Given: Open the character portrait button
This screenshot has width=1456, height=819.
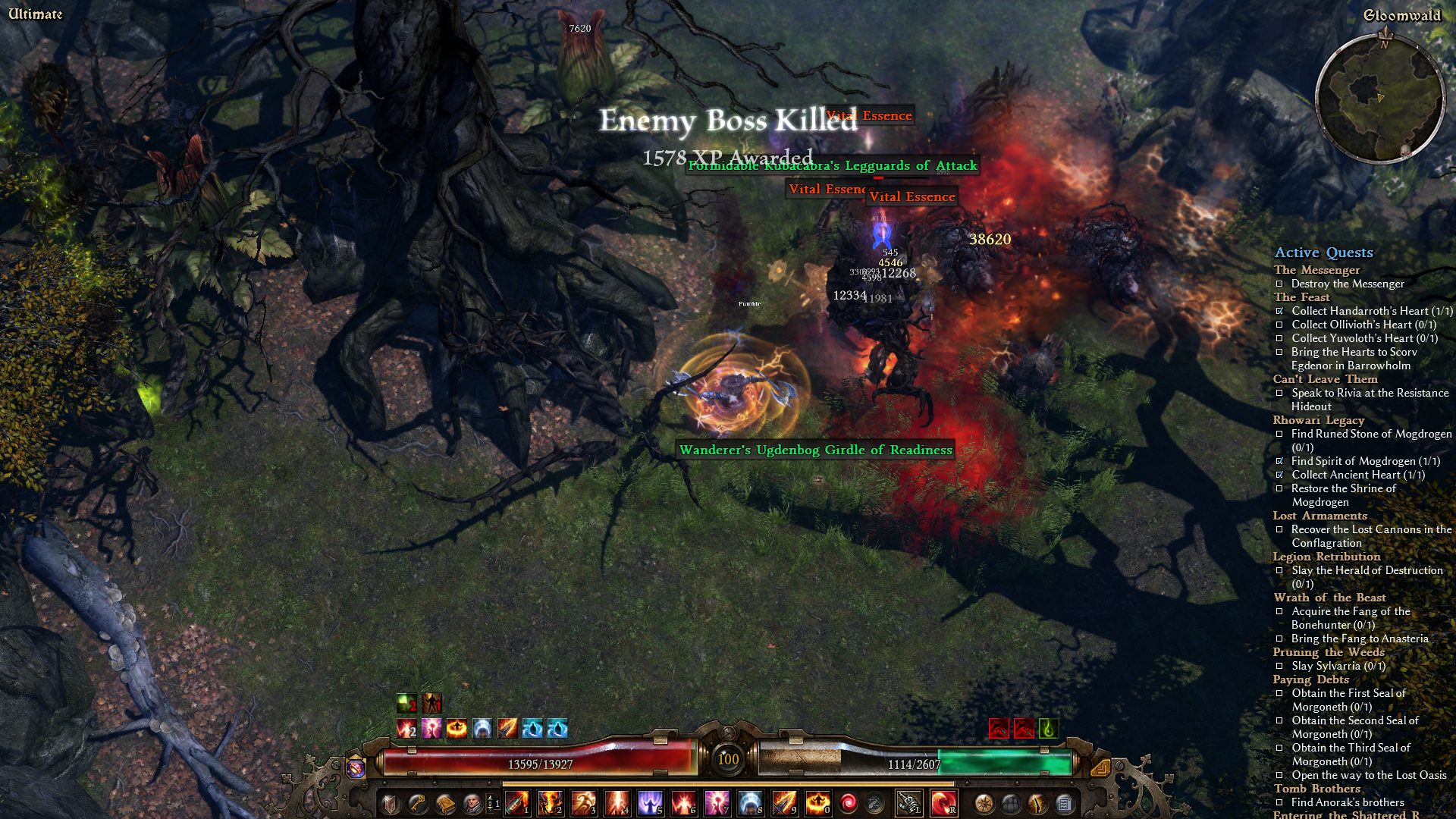Looking at the screenshot, I should [471, 803].
